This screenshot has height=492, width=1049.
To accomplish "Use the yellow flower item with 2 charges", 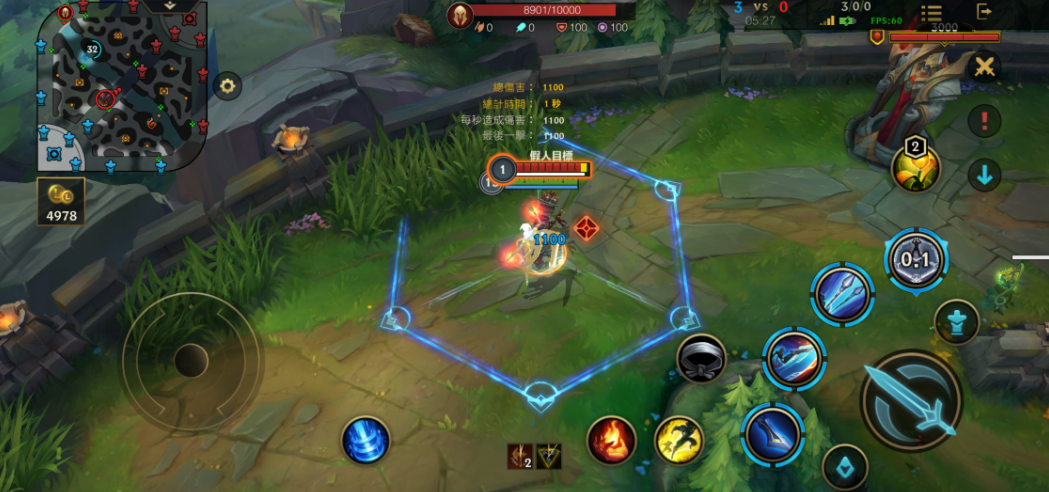I will 915,166.
